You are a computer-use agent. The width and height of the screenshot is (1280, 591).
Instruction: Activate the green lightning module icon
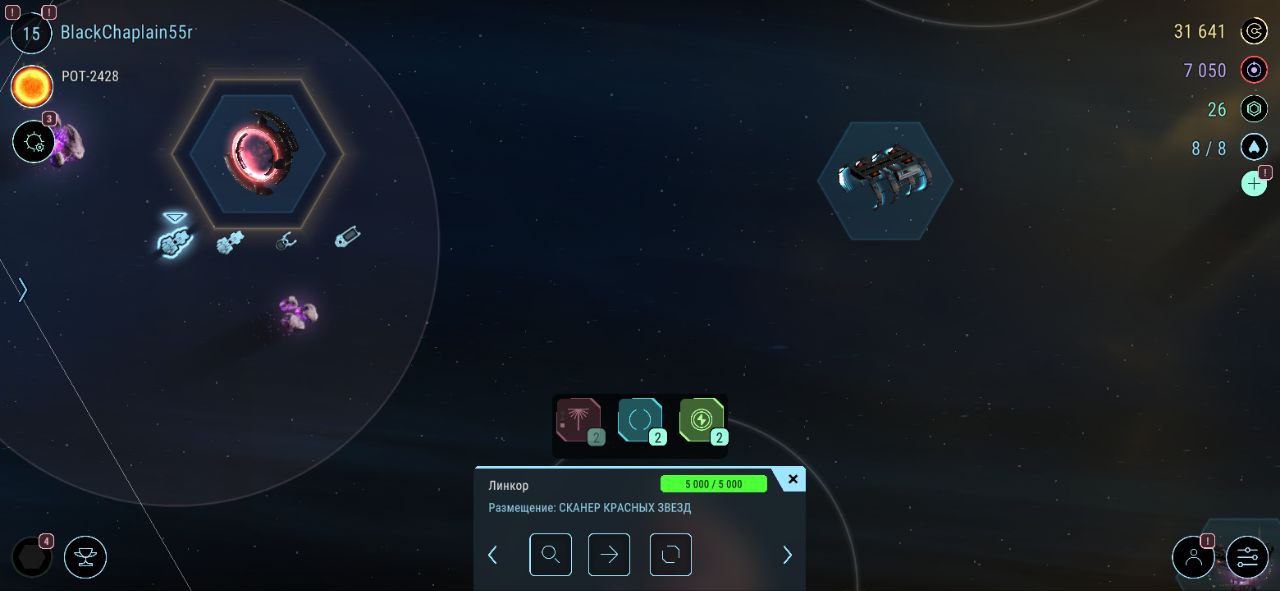[x=701, y=420]
